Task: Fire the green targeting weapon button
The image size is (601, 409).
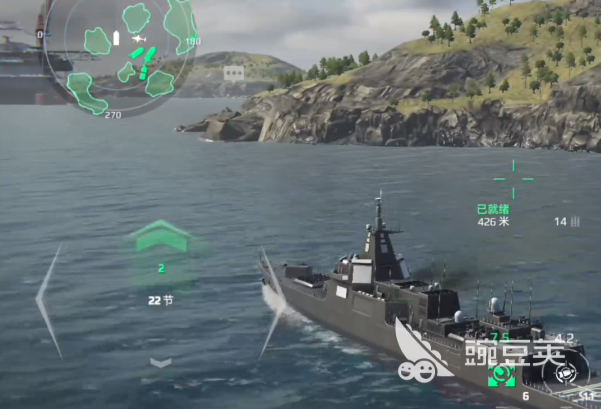Action: [500, 375]
